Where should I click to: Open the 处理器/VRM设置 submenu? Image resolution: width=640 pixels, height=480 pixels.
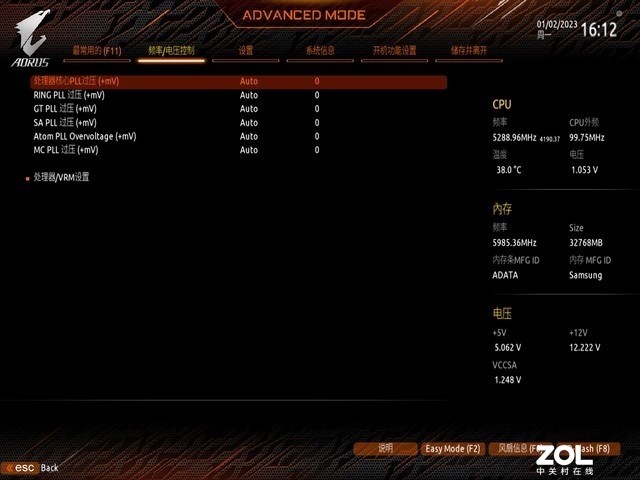coord(61,177)
